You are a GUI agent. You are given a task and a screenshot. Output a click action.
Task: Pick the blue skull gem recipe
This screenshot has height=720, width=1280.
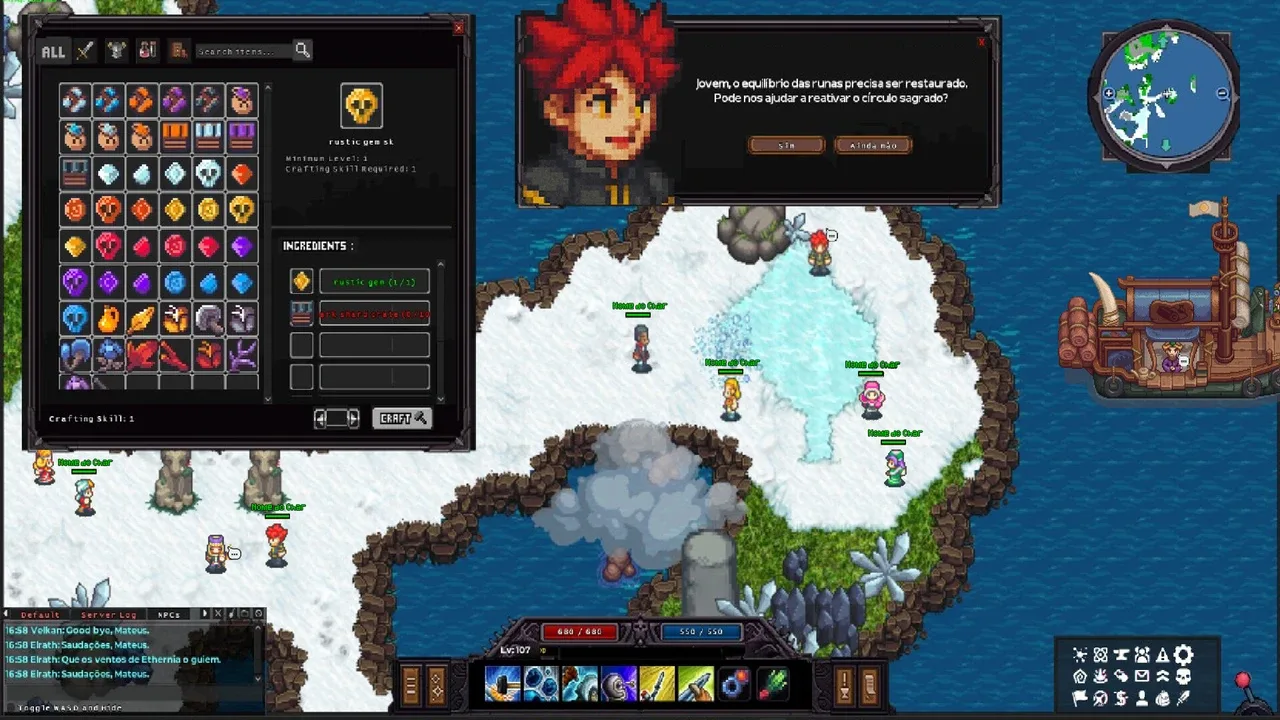pos(75,319)
